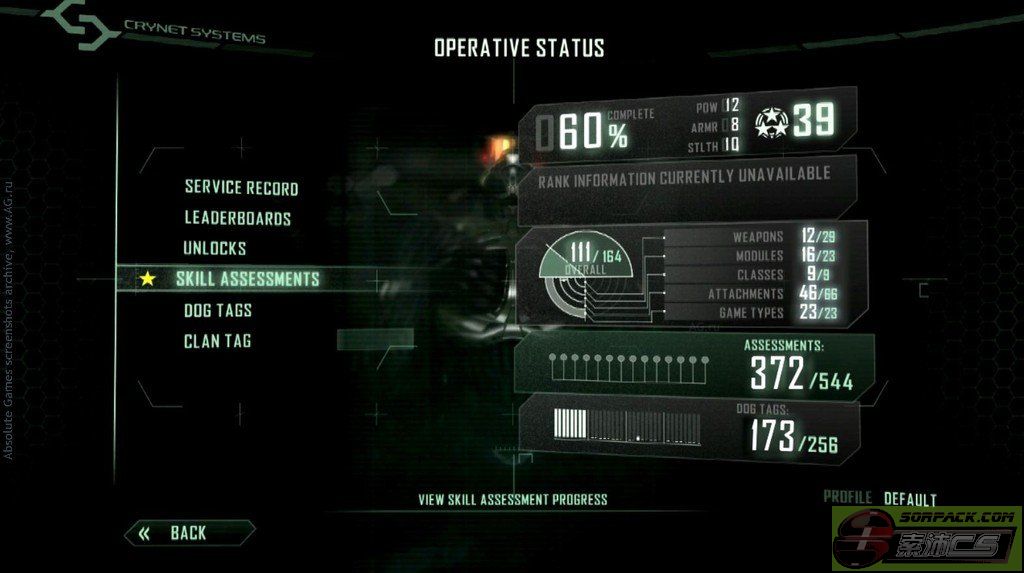1024x573 pixels.
Task: Open the Dog Tags section
Action: [217, 311]
